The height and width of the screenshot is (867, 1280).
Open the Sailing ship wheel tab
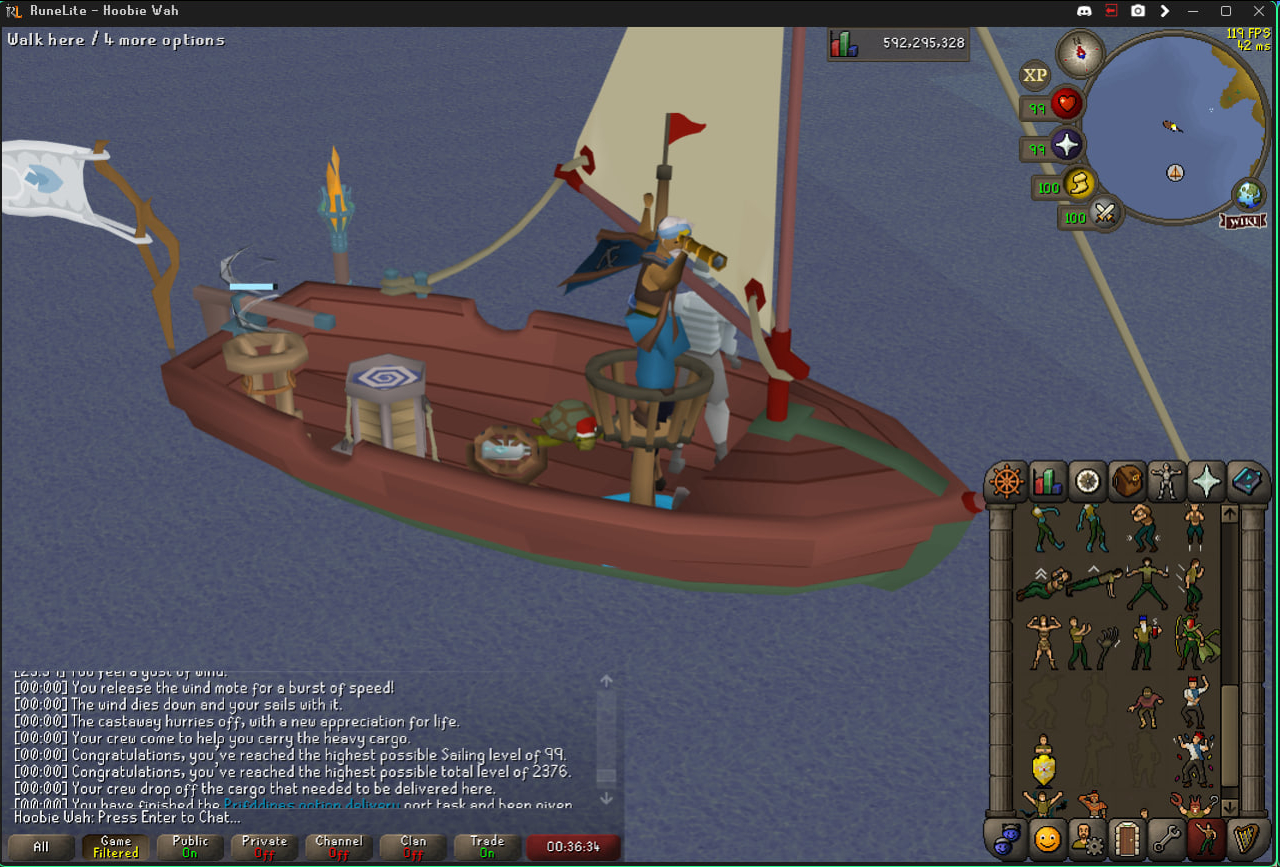1006,482
